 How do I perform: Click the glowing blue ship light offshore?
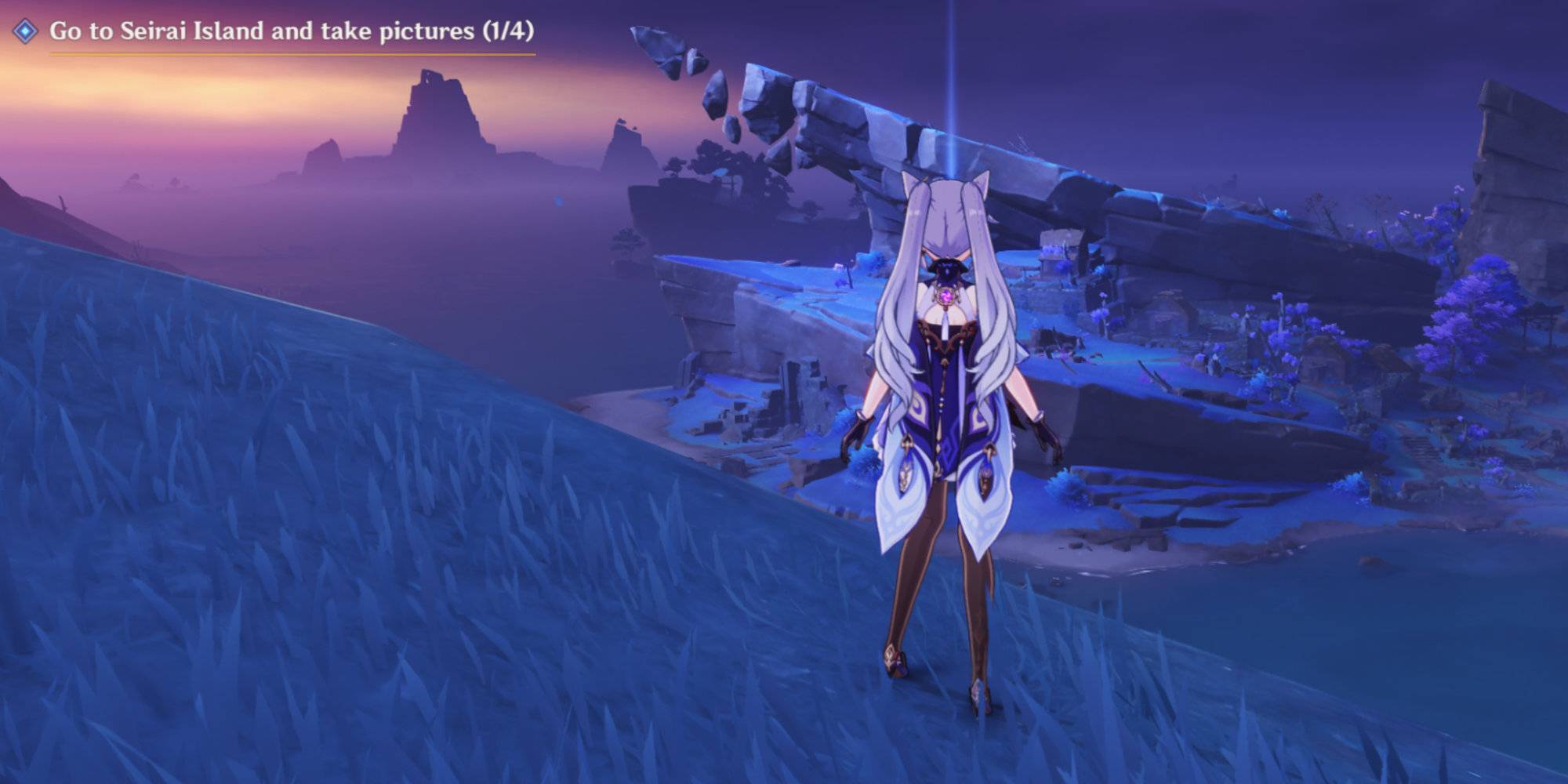tap(558, 201)
